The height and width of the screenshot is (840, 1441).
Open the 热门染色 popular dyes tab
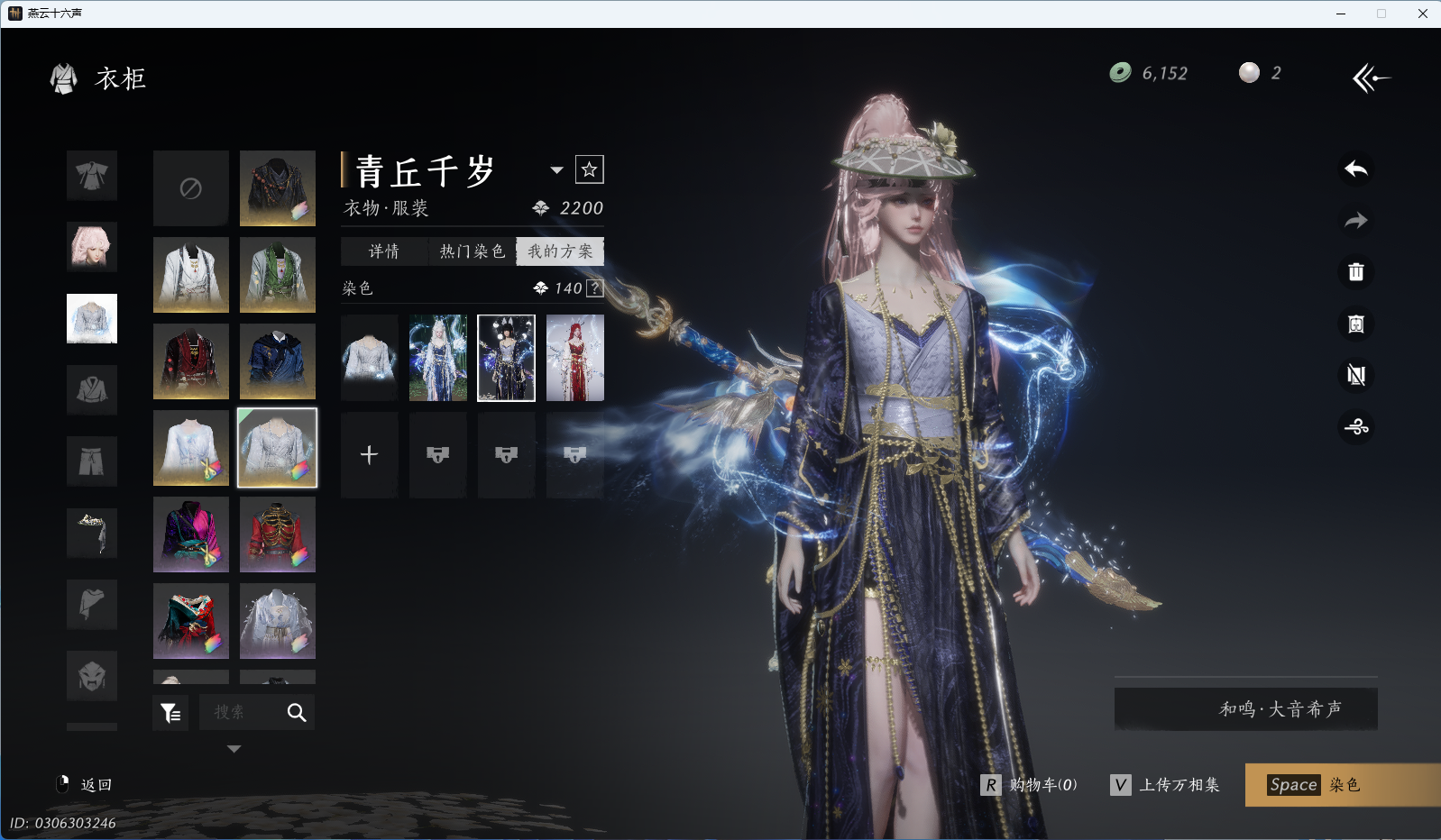tap(472, 251)
